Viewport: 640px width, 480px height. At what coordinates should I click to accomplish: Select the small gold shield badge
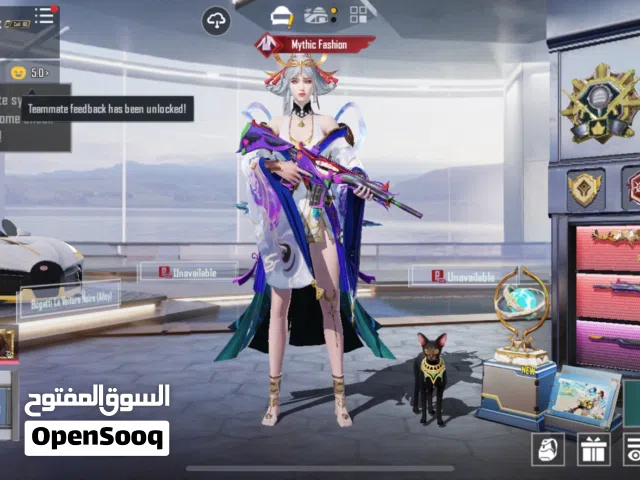(585, 186)
